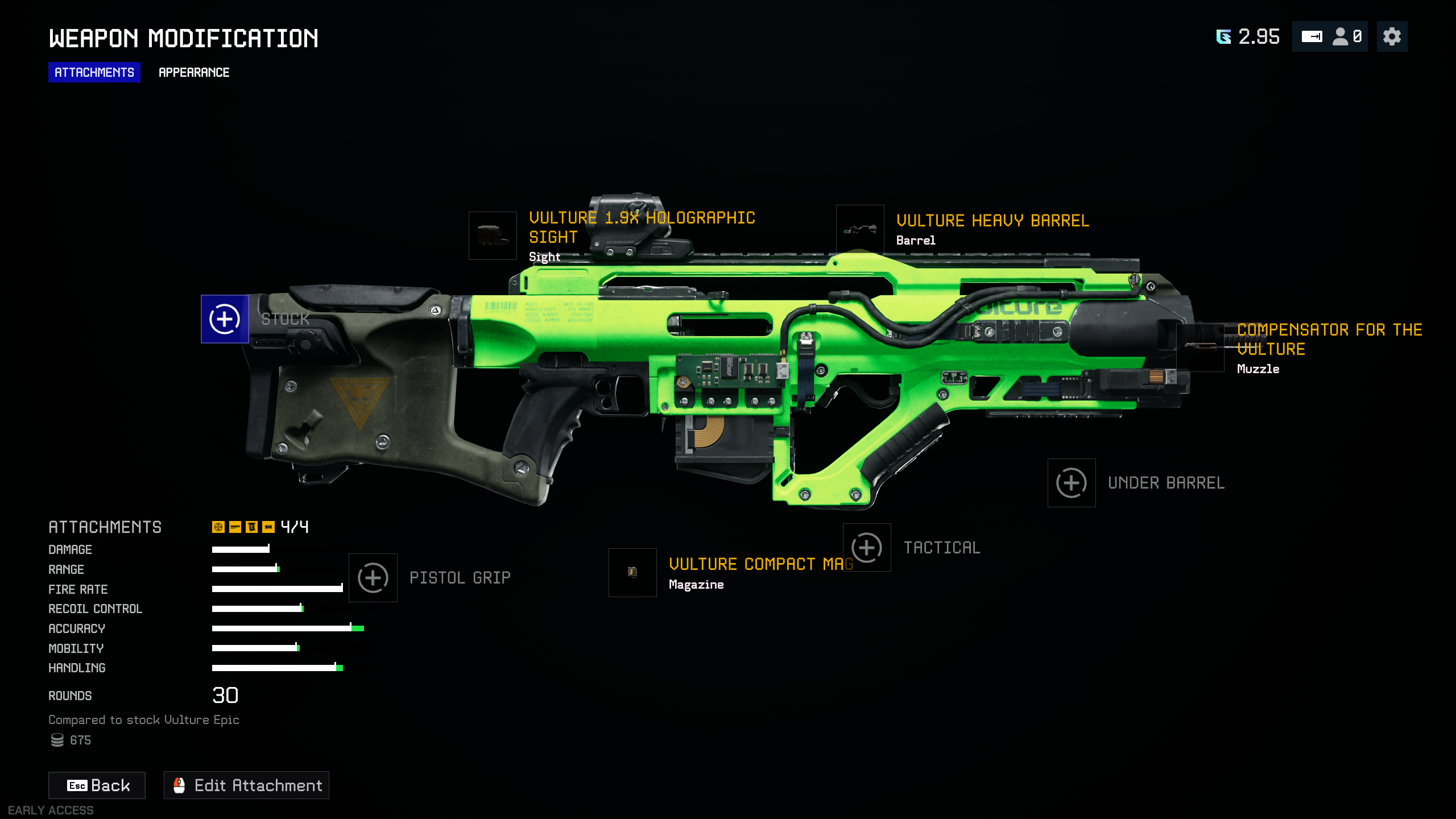Switch to the Appearance tab
This screenshot has width=1456, height=819.
tap(194, 72)
